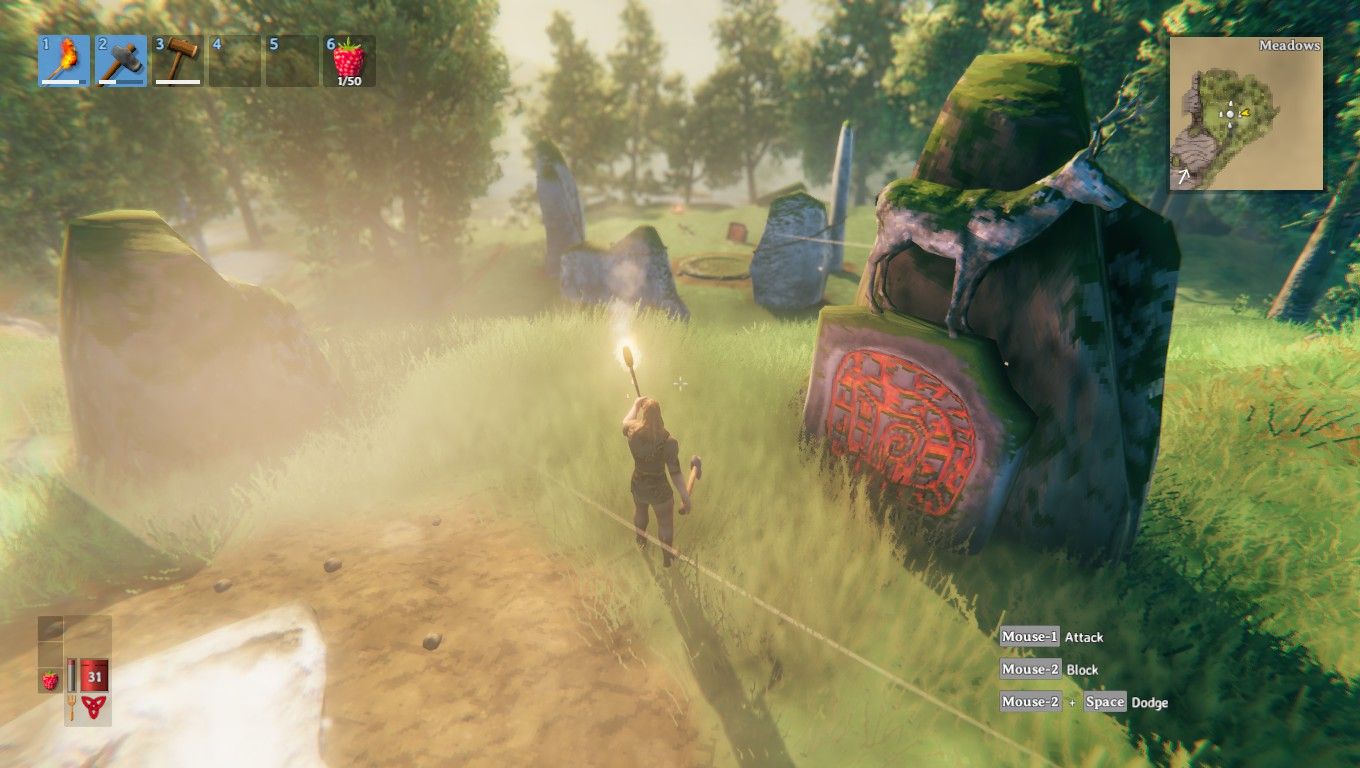
Task: Eat the raspberries in hotbar slot 6
Action: (349, 61)
